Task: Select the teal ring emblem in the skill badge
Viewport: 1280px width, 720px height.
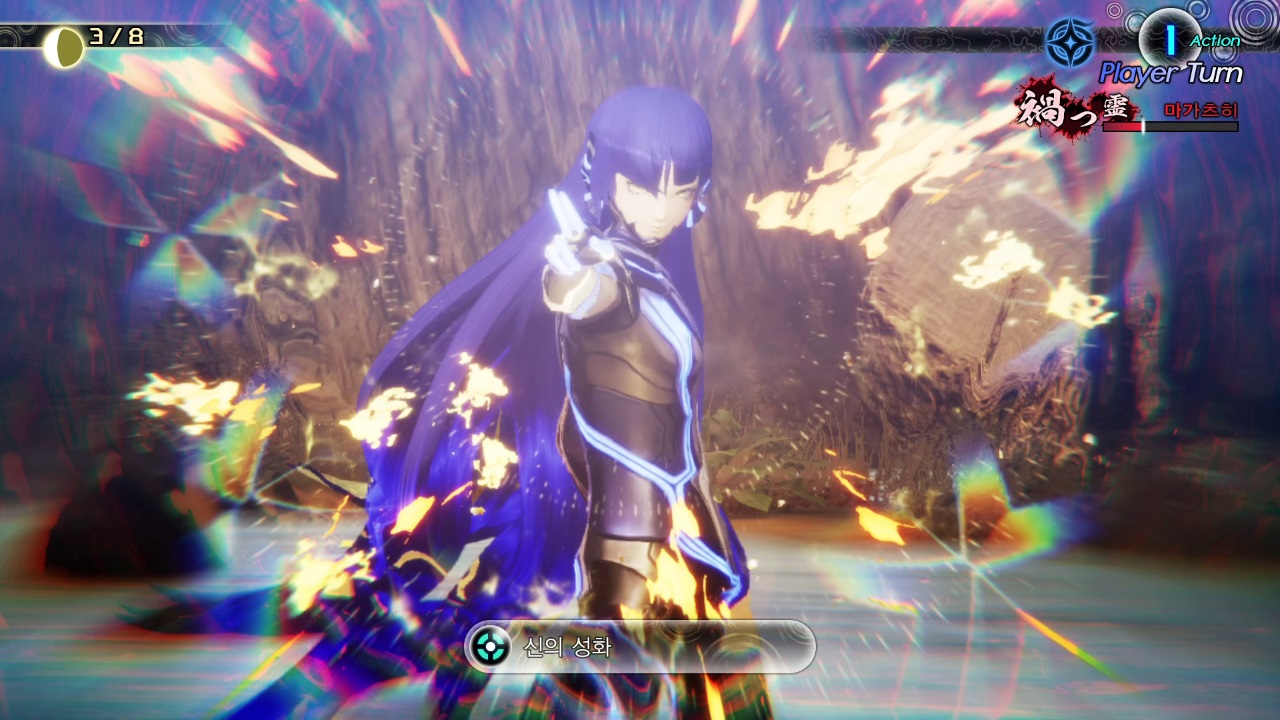Action: (489, 648)
